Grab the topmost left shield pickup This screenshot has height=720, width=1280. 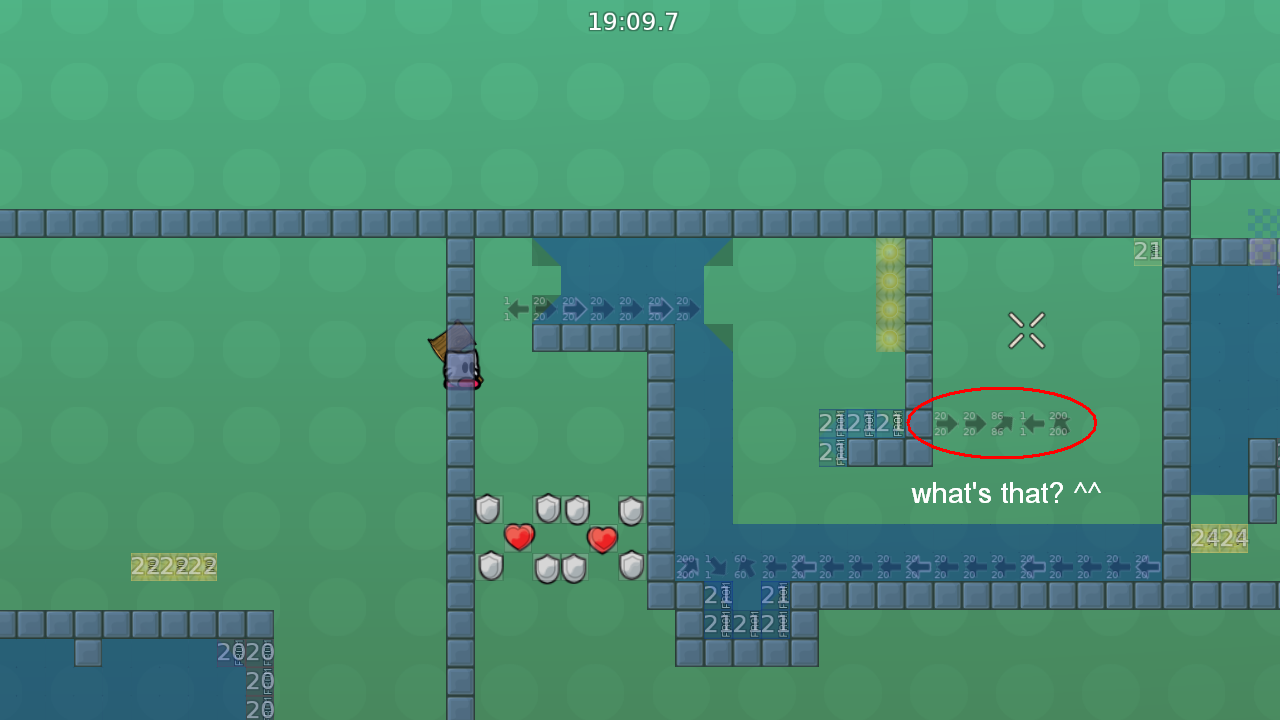tap(487, 509)
